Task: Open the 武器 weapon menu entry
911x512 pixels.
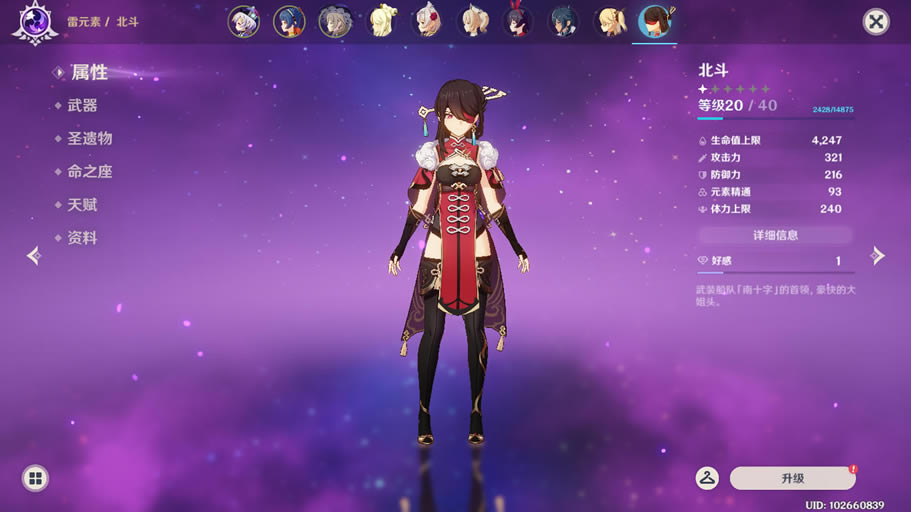Action: [82, 106]
